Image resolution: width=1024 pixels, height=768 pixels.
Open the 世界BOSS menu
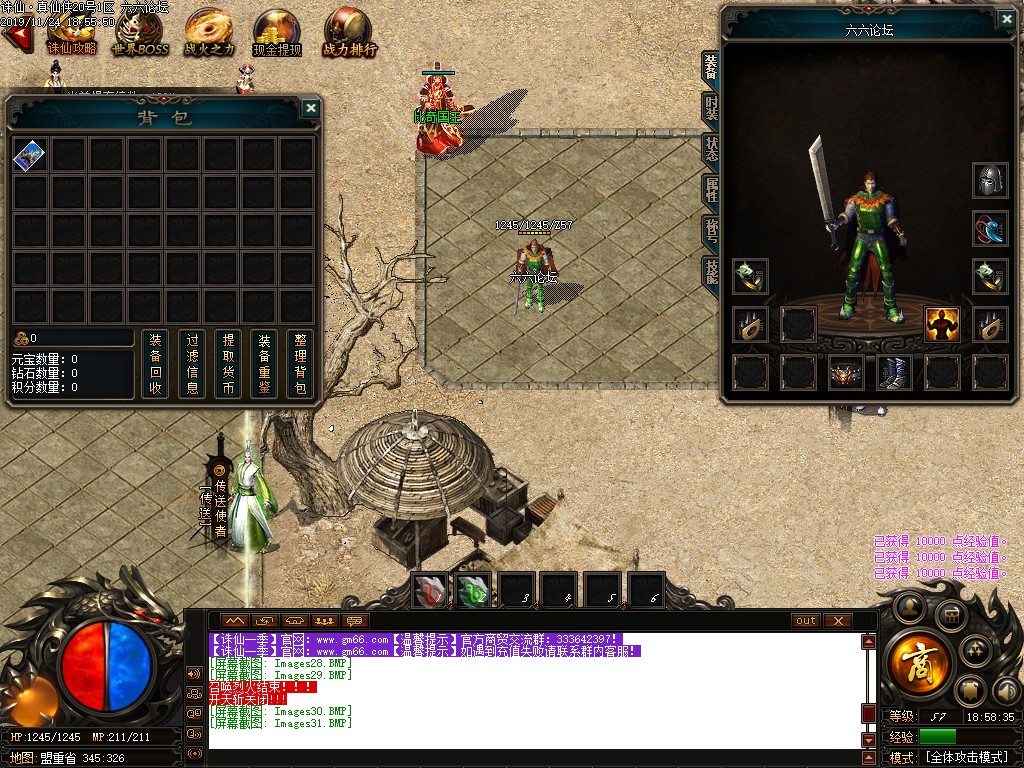(140, 30)
